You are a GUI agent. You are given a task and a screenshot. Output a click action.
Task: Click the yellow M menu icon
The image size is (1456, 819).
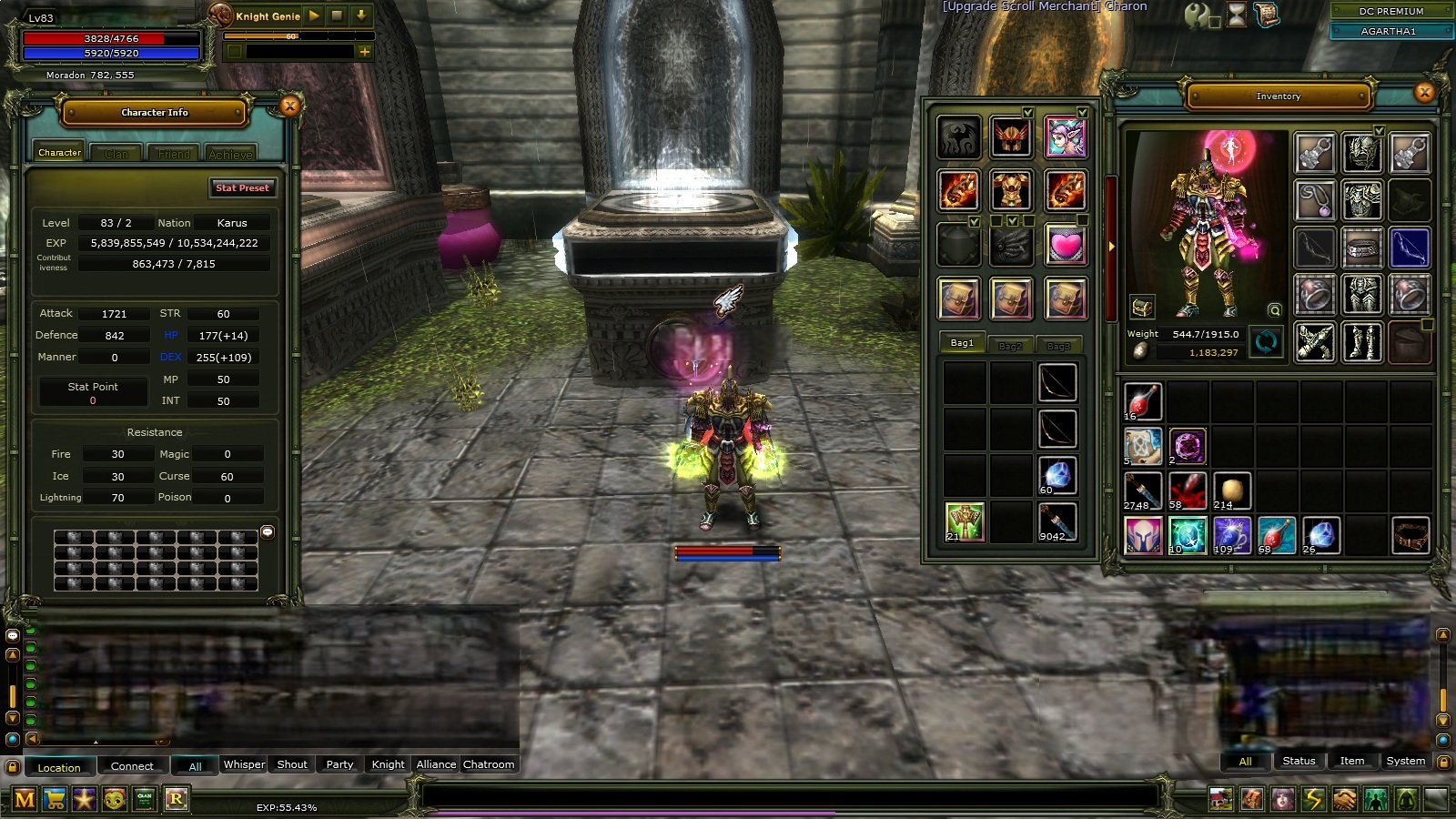25,800
